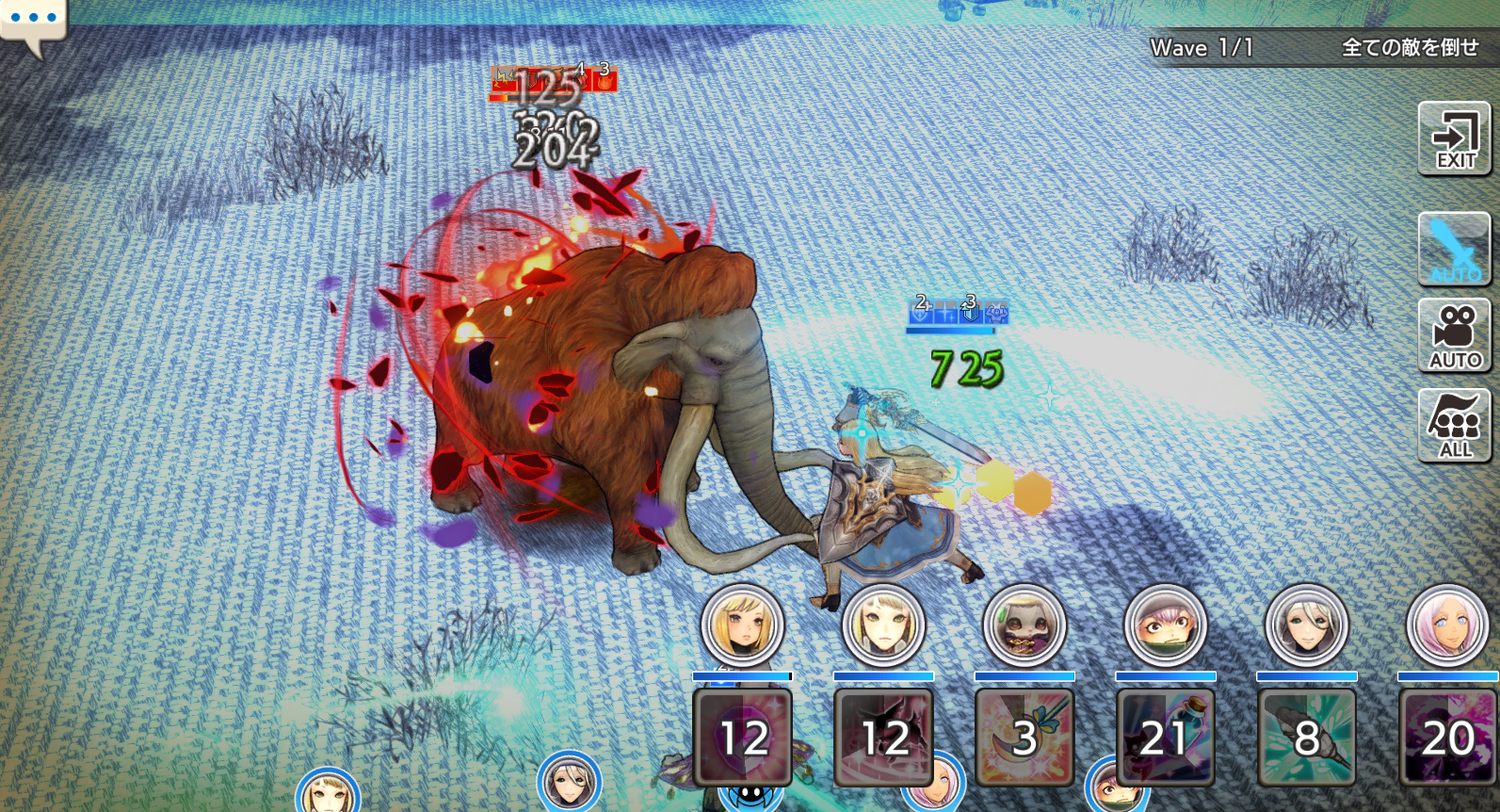Use the dark purple skill showing 20
The image size is (1500, 812).
(1446, 737)
